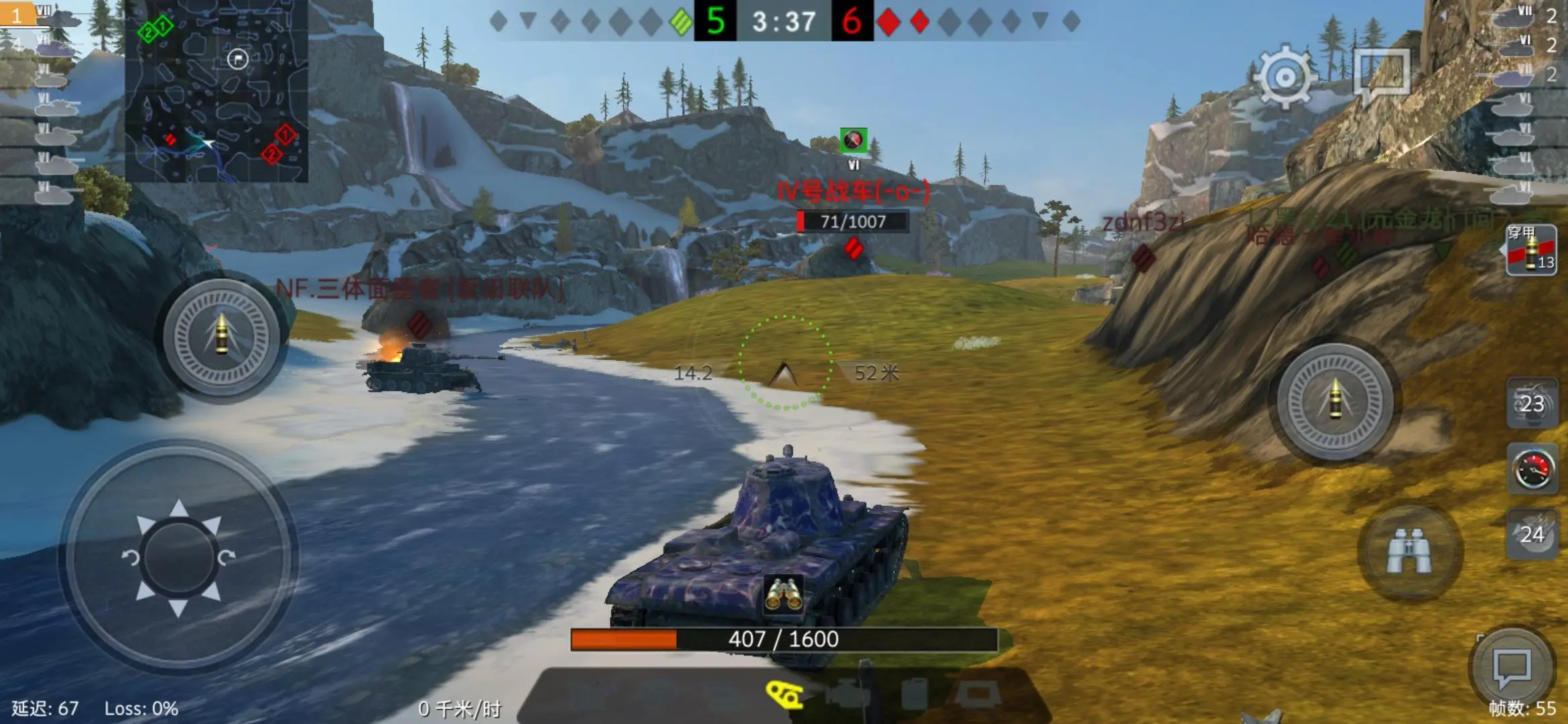
Task: Fire using the shell button above the binoculars
Action: pos(1335,402)
